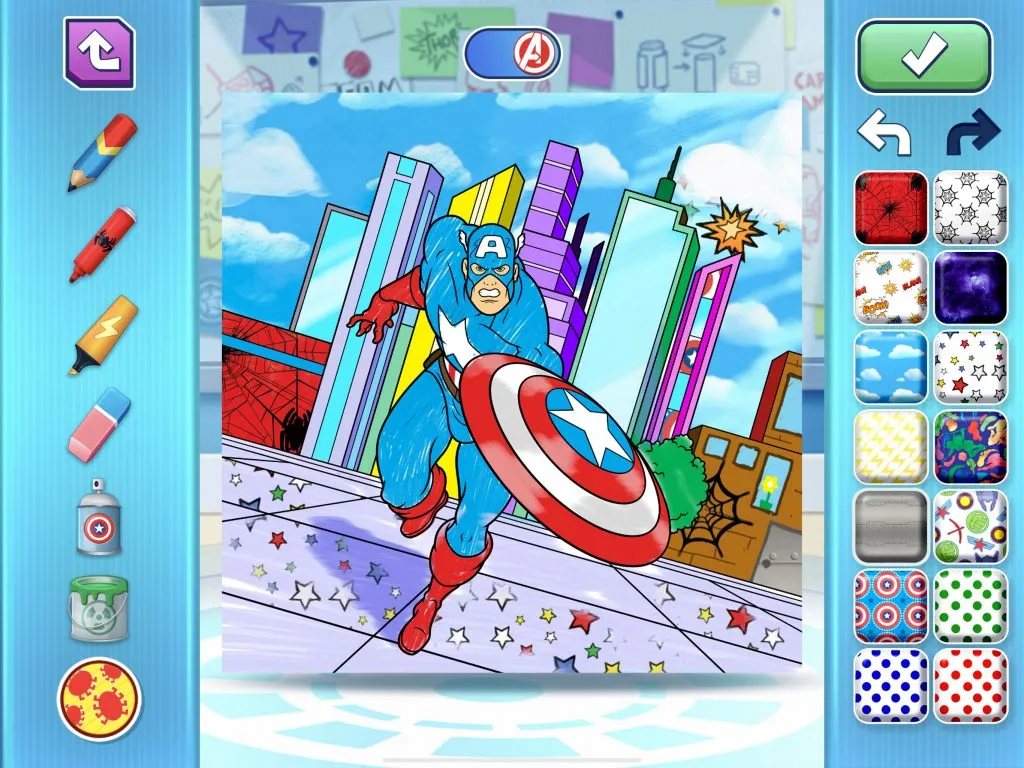Tap the purple back arrow button
The image size is (1024, 768).
pyautogui.click(x=99, y=52)
